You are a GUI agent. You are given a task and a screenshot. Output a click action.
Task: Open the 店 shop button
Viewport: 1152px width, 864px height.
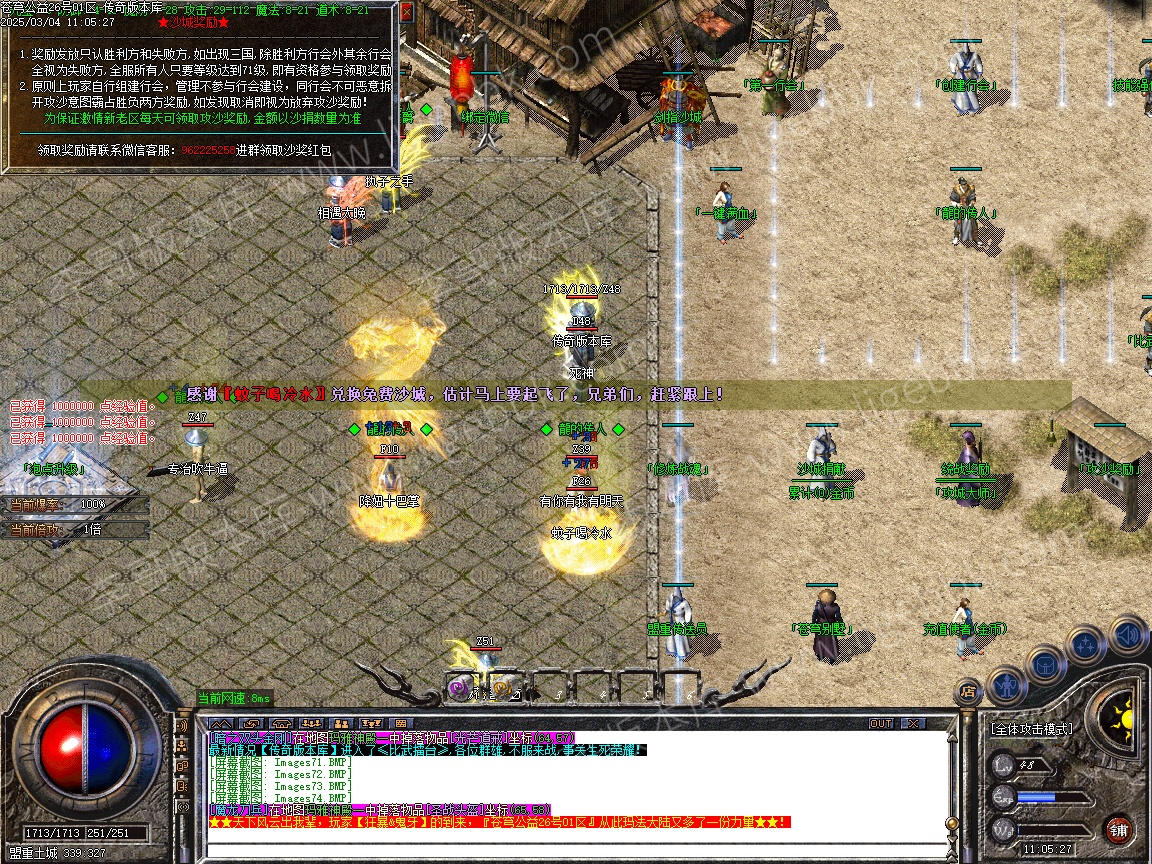click(968, 690)
